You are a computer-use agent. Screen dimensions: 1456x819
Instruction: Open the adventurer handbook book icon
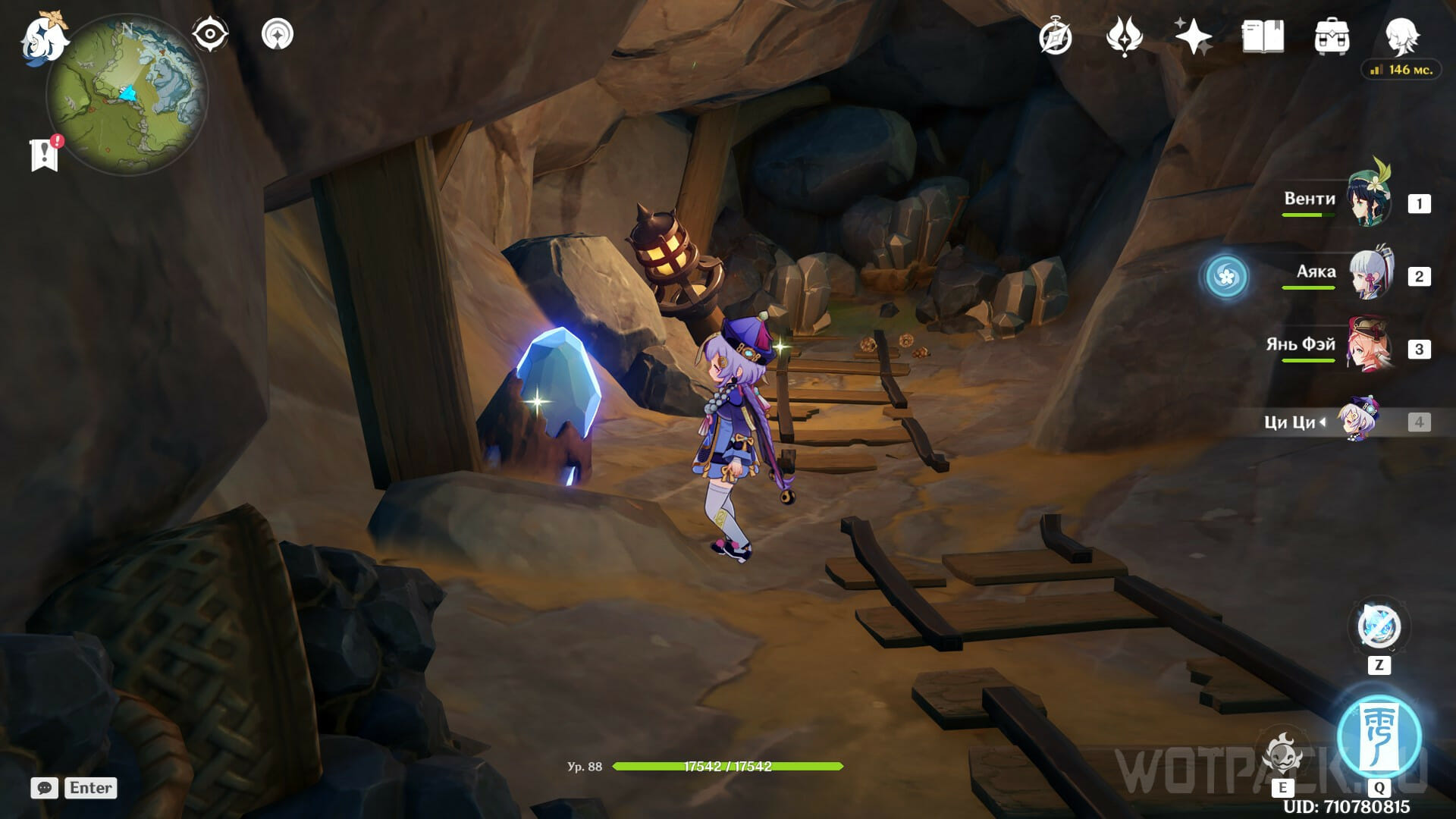click(1263, 36)
